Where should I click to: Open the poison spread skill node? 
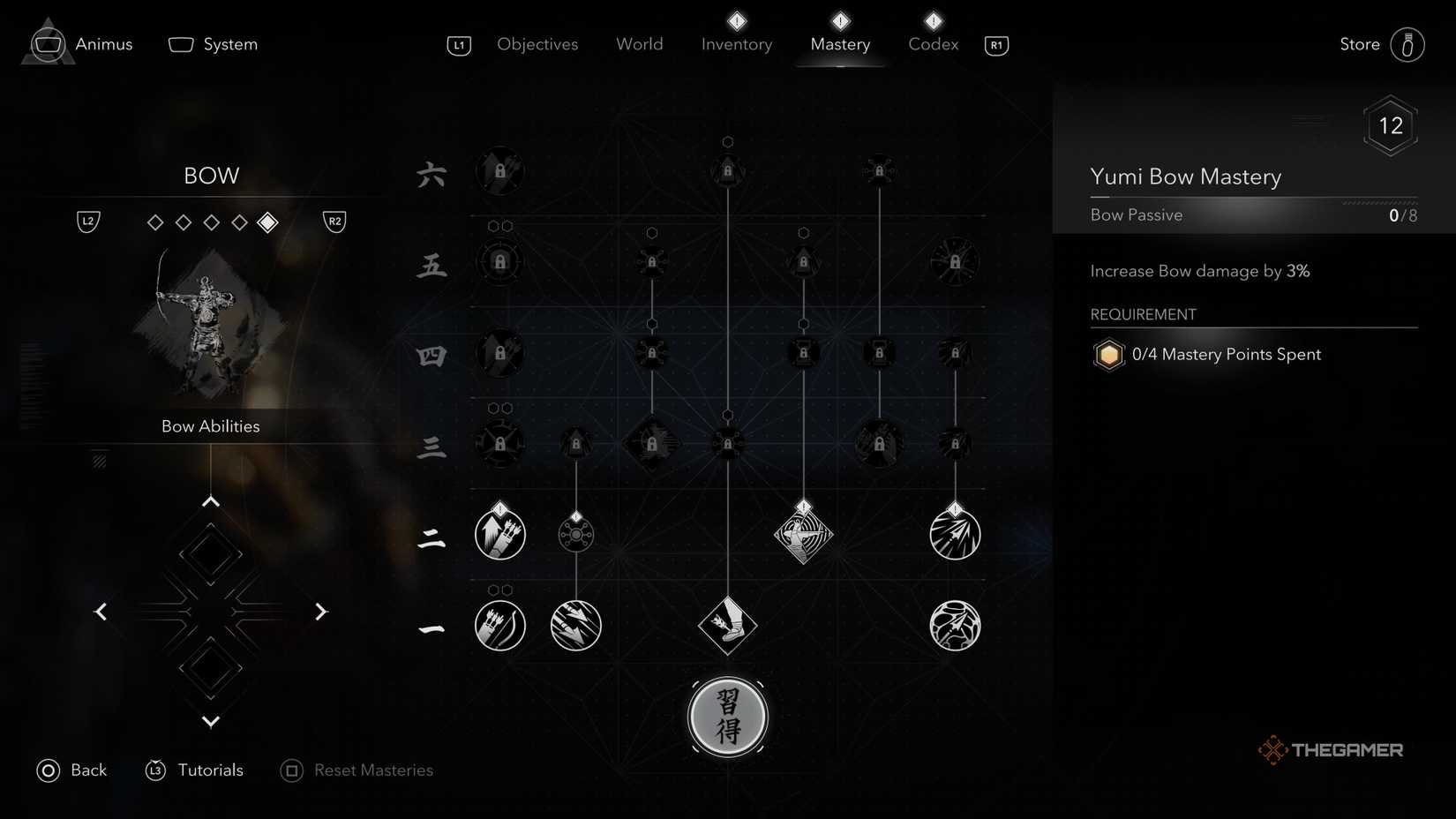click(576, 533)
